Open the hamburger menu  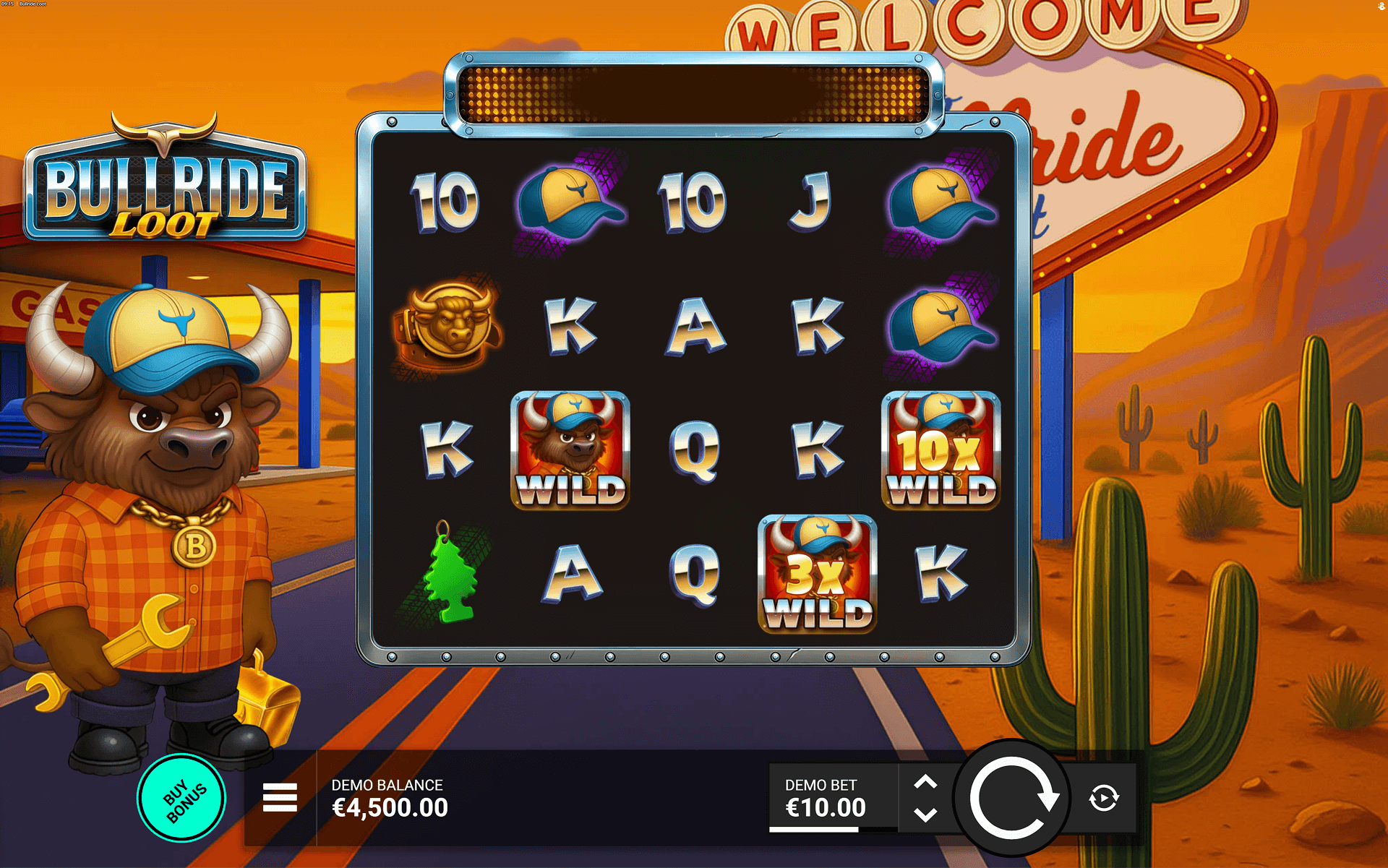pos(280,798)
